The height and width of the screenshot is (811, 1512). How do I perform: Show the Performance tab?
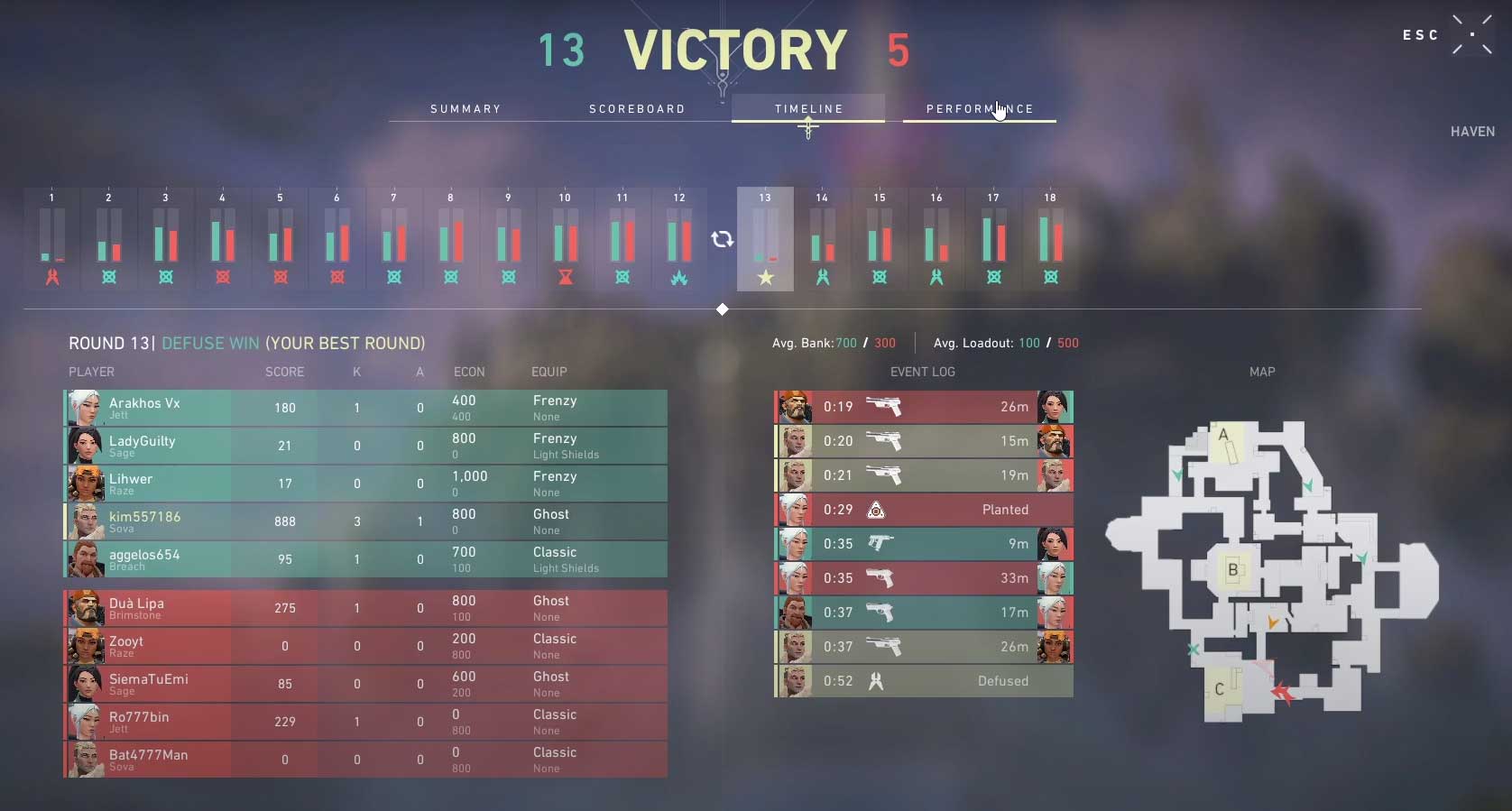979,109
